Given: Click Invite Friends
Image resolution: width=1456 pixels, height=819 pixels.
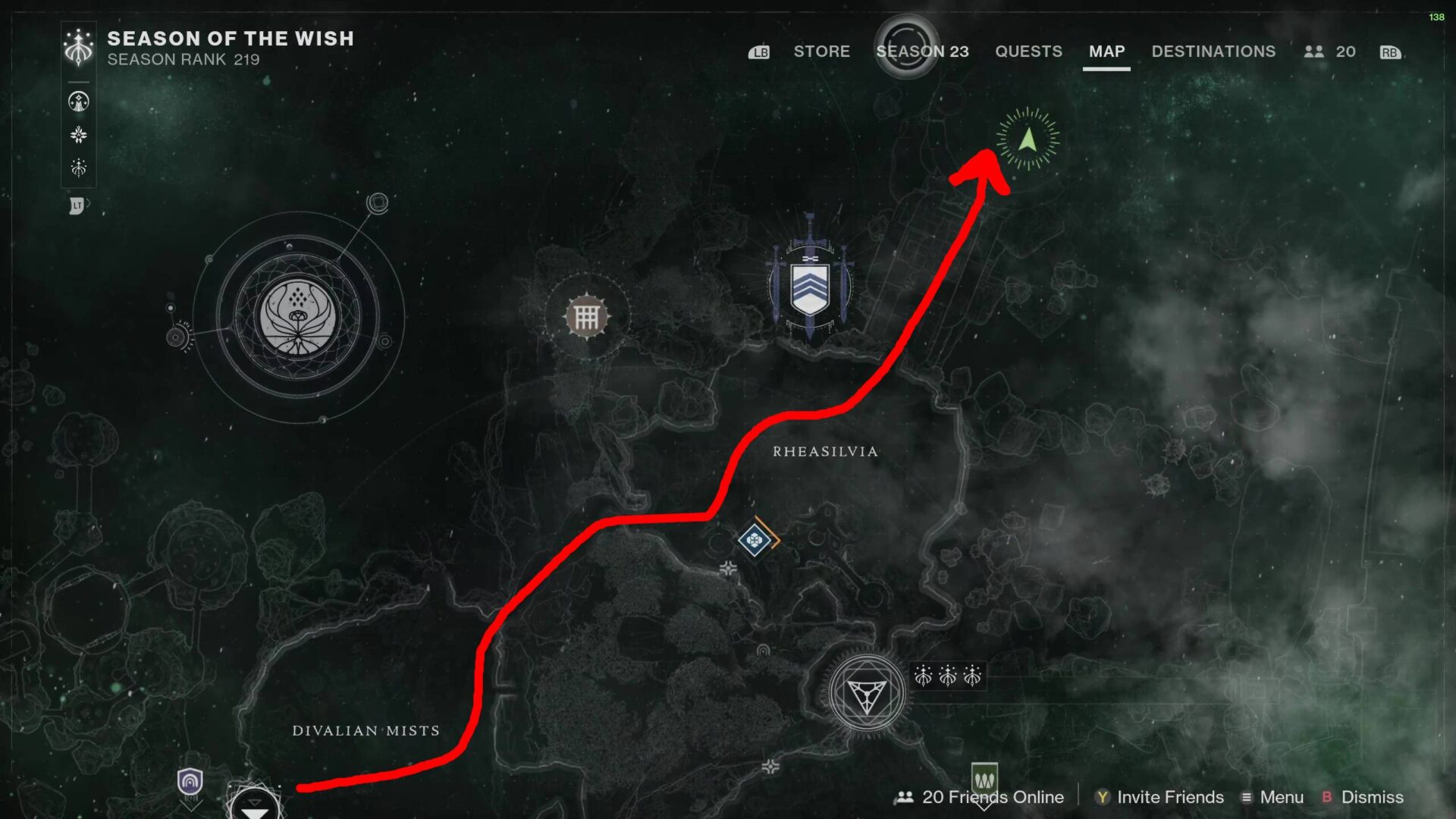Looking at the screenshot, I should (x=1169, y=797).
